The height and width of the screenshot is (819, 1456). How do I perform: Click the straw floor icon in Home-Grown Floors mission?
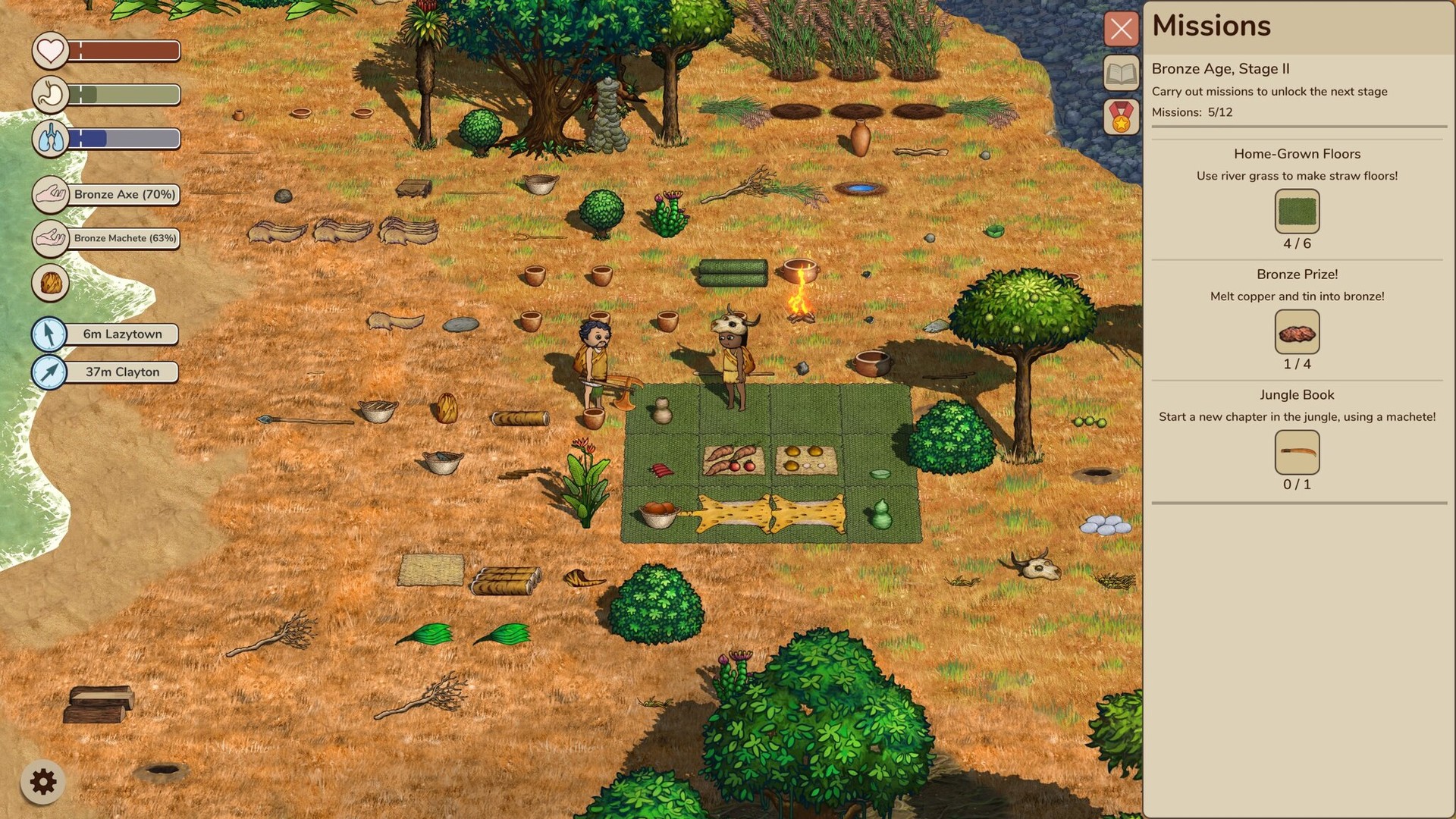[x=1298, y=212]
